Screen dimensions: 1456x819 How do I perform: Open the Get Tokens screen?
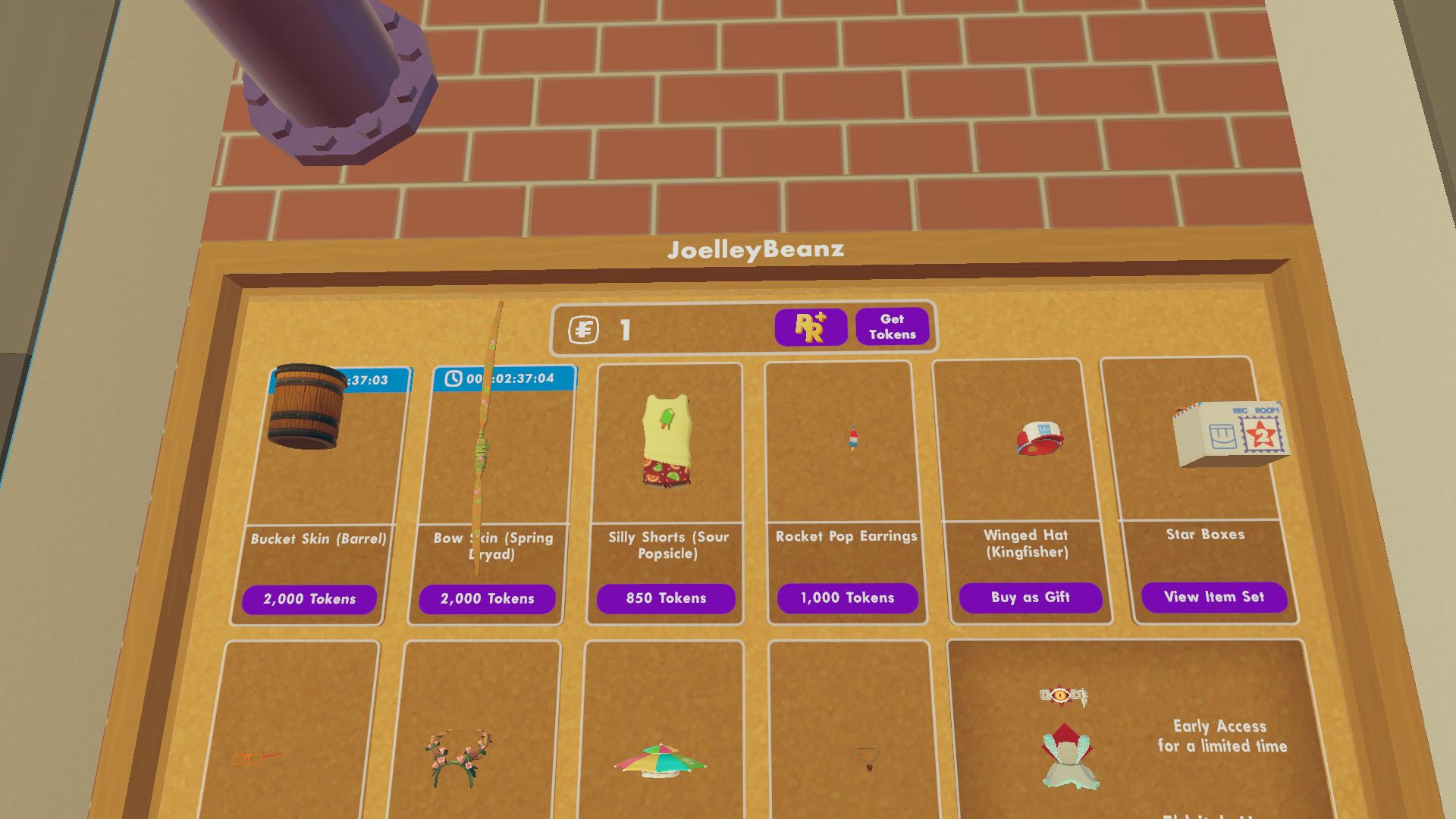click(893, 326)
